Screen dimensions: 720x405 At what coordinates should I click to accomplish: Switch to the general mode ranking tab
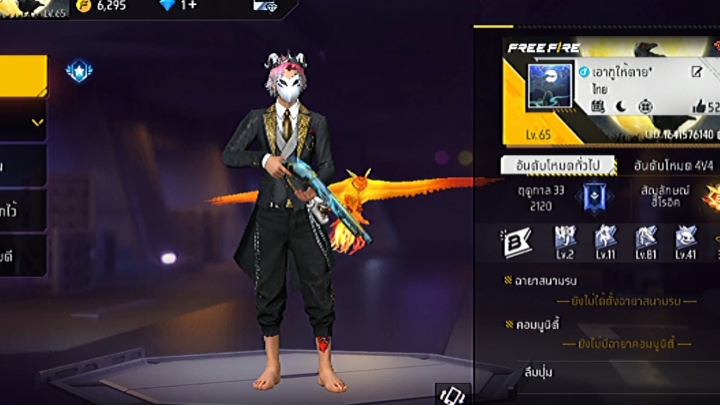tap(558, 164)
